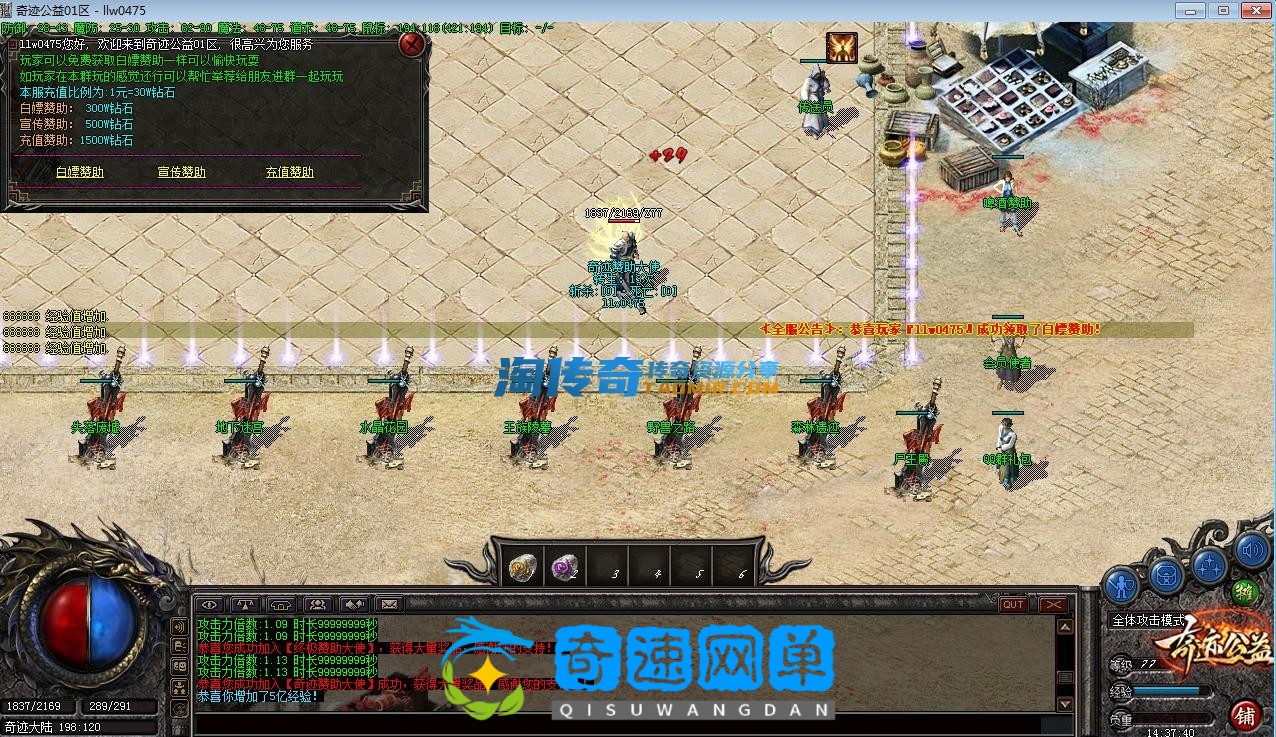Click the OUT button on the chat bar

point(1014,604)
